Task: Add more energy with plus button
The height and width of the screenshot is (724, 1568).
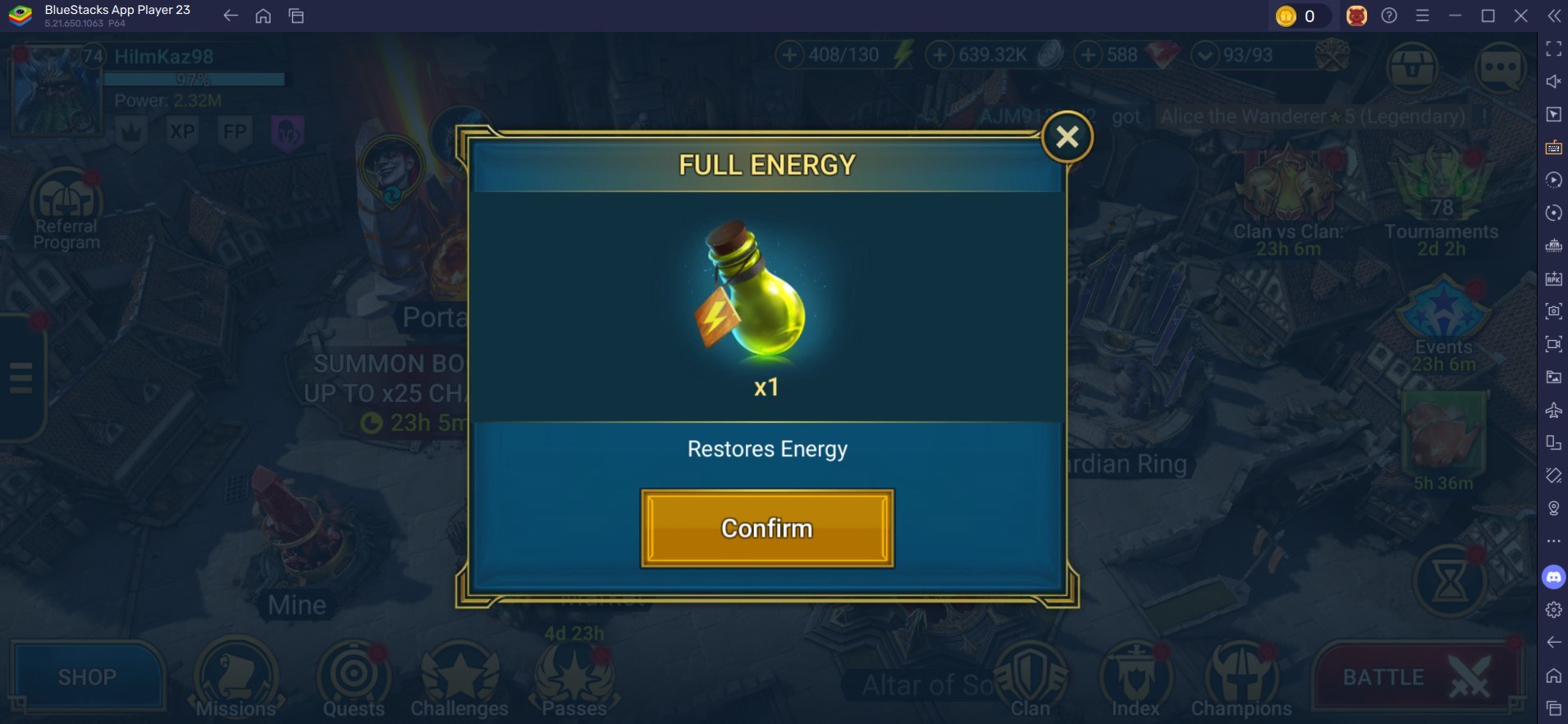Action: click(789, 56)
